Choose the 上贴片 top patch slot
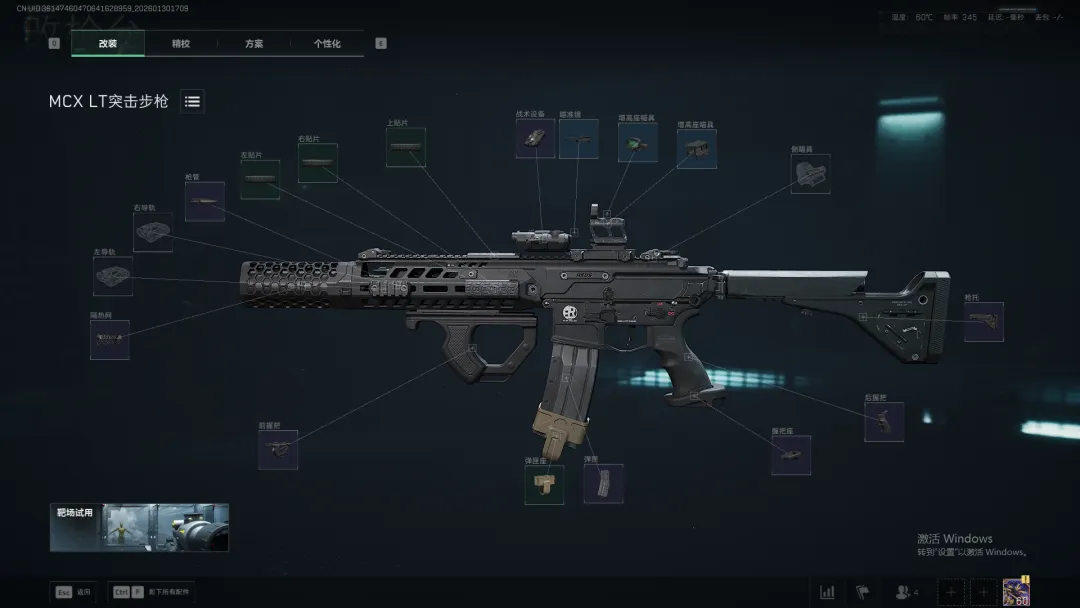 (x=405, y=147)
